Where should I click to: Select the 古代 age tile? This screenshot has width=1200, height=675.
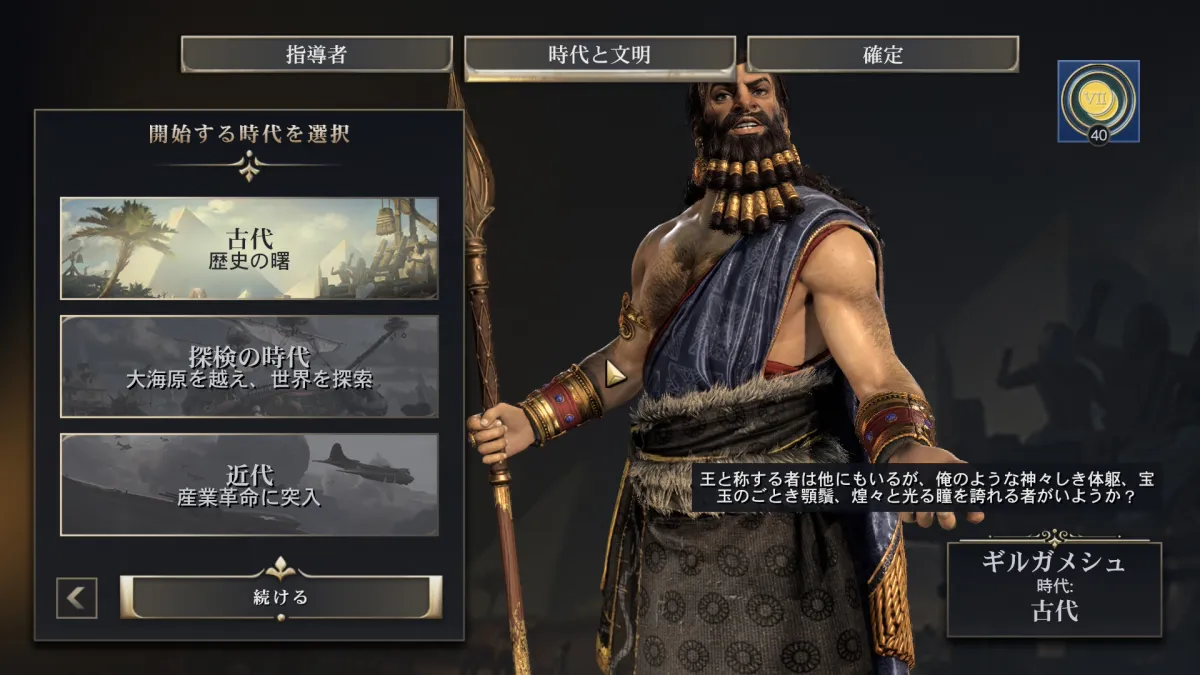coord(249,248)
